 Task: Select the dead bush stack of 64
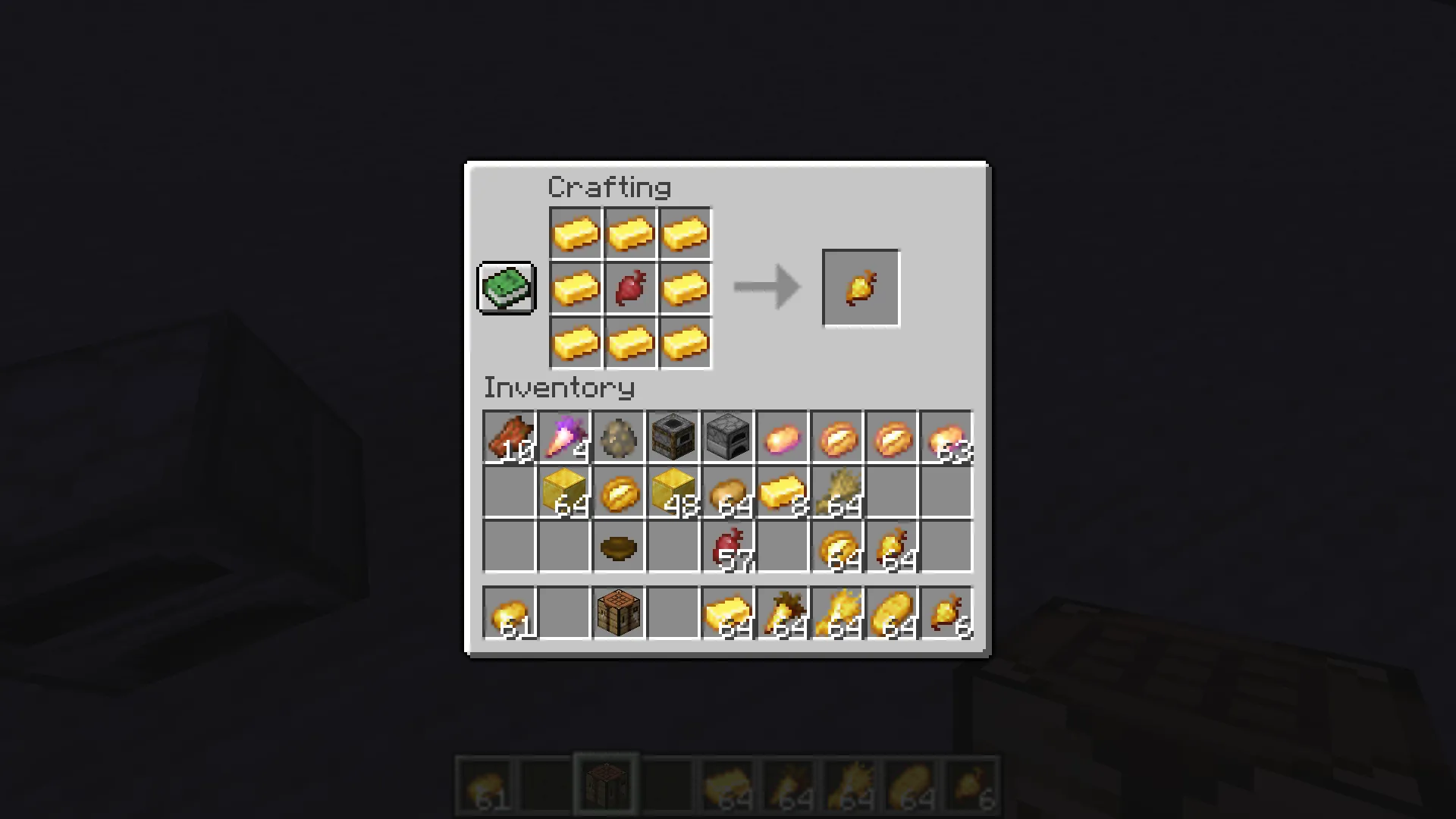tap(836, 492)
